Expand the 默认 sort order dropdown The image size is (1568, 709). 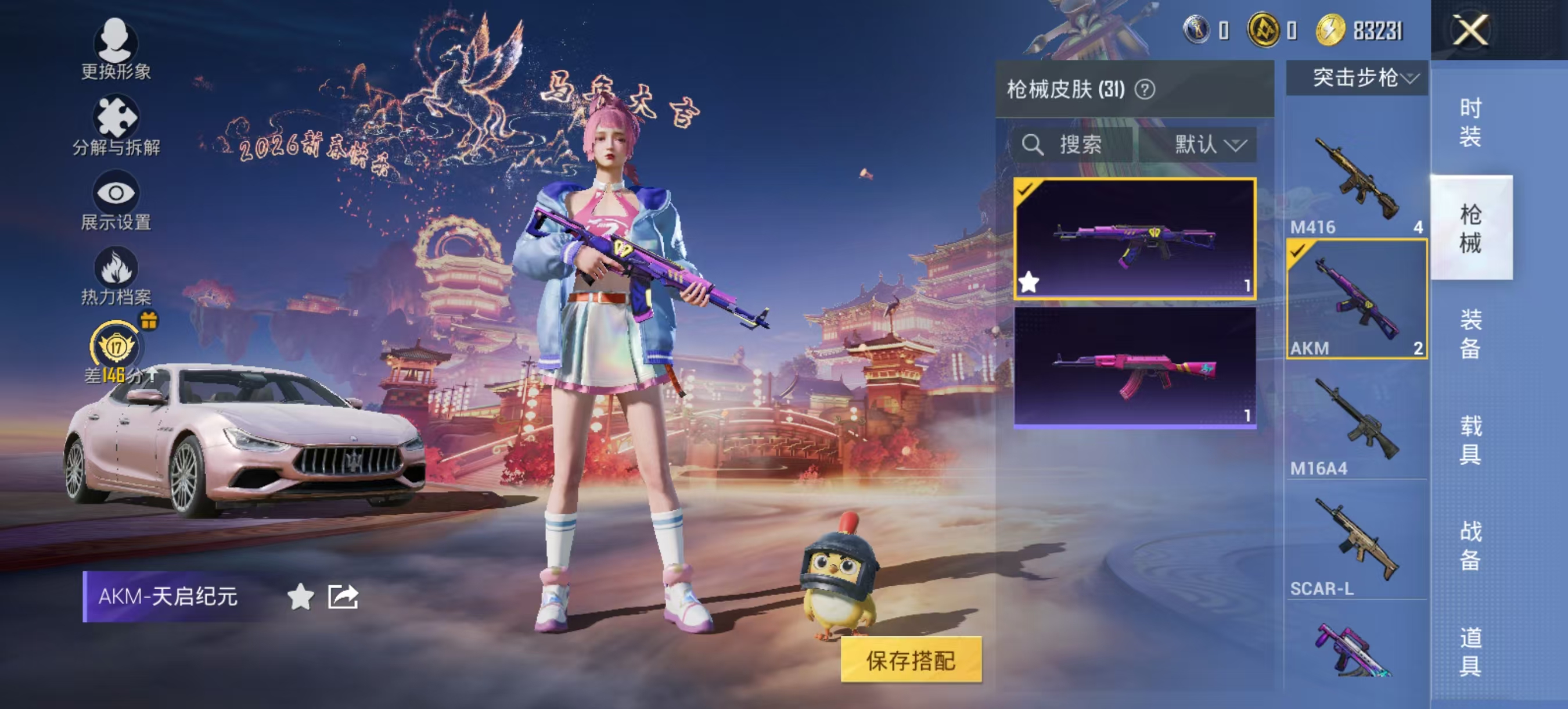point(1202,144)
